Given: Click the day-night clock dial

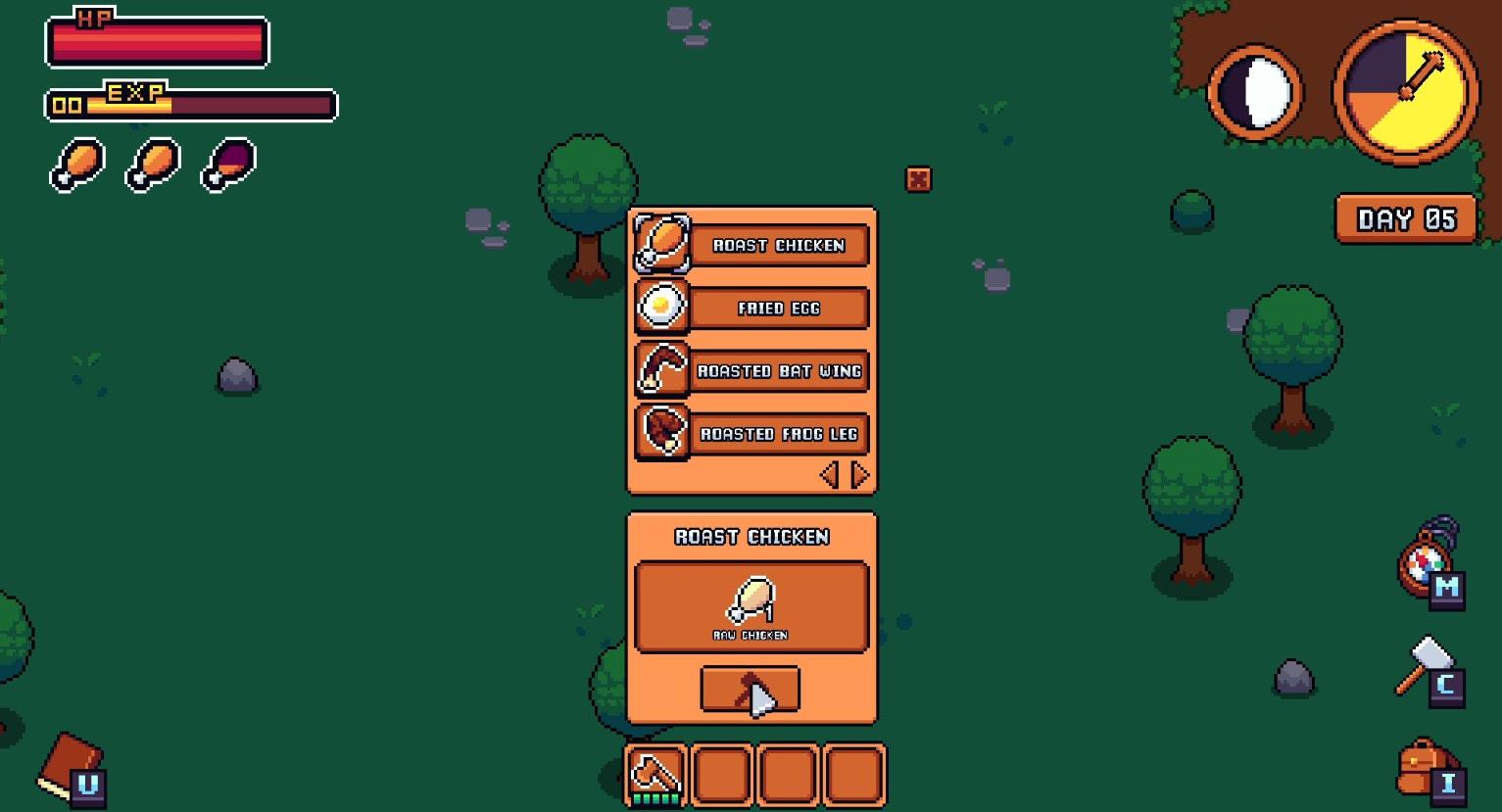Looking at the screenshot, I should tap(1406, 93).
